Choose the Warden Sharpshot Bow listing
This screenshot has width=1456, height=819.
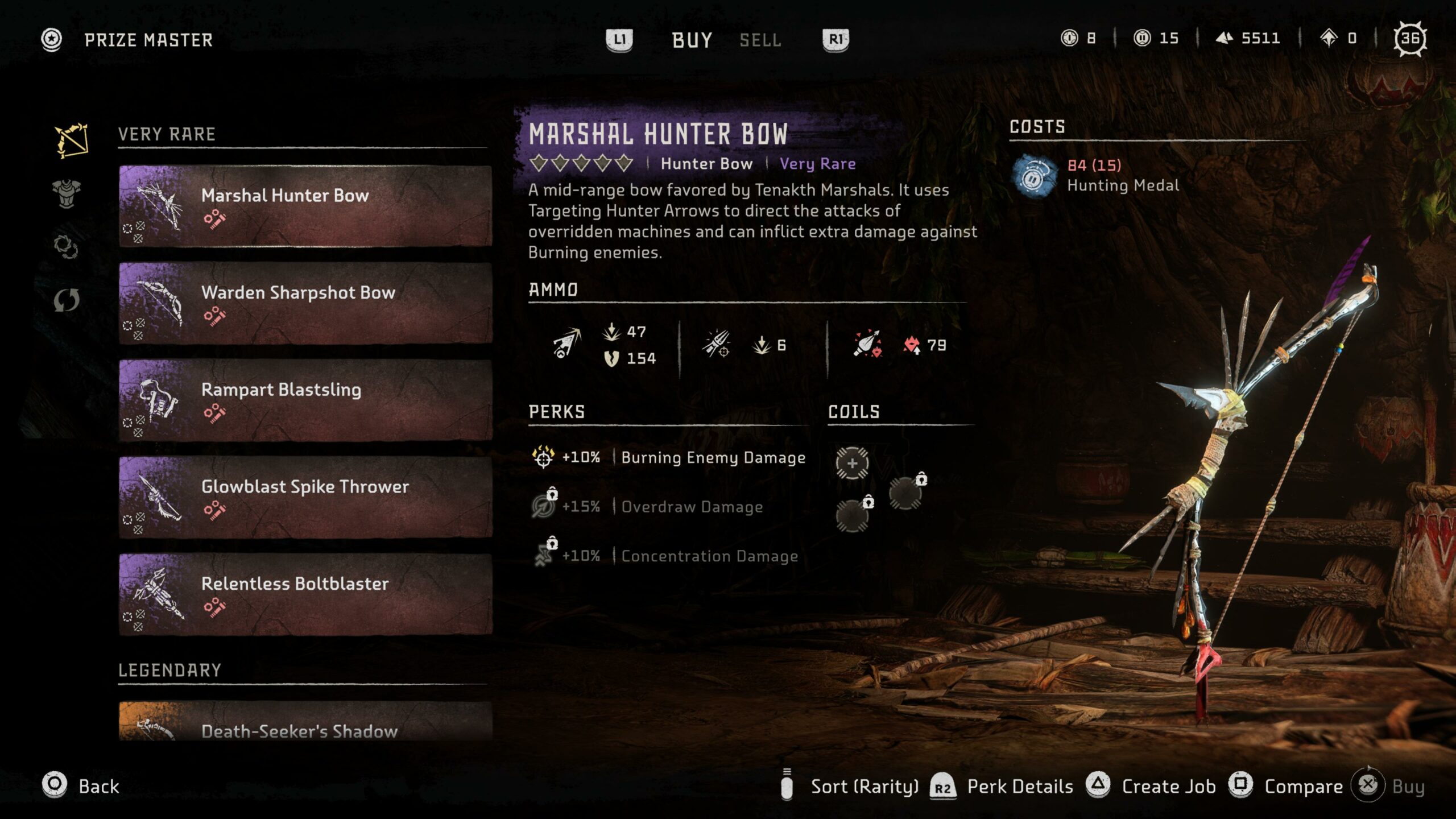[305, 303]
